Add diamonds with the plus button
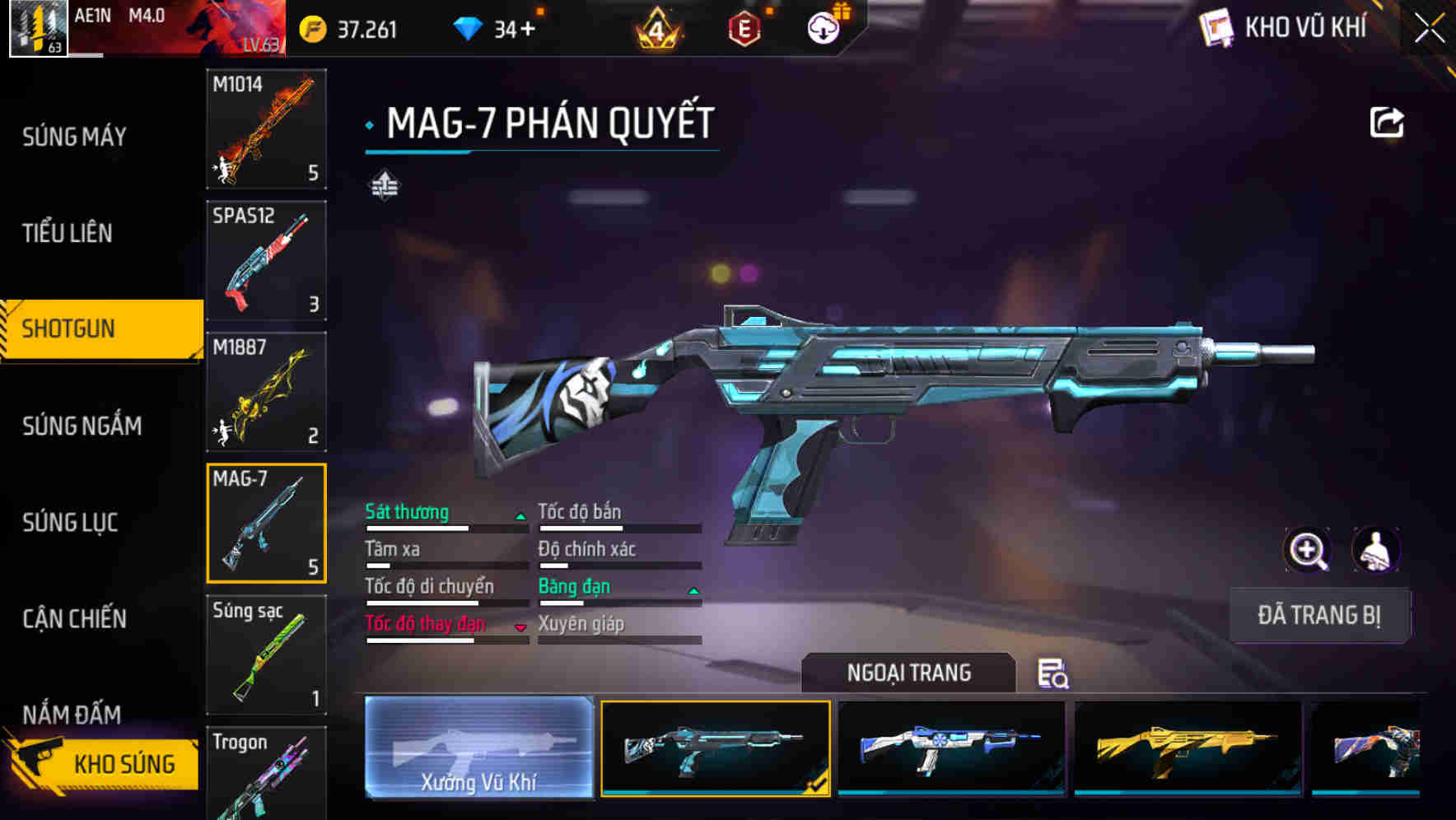The height and width of the screenshot is (820, 1456). click(x=527, y=30)
